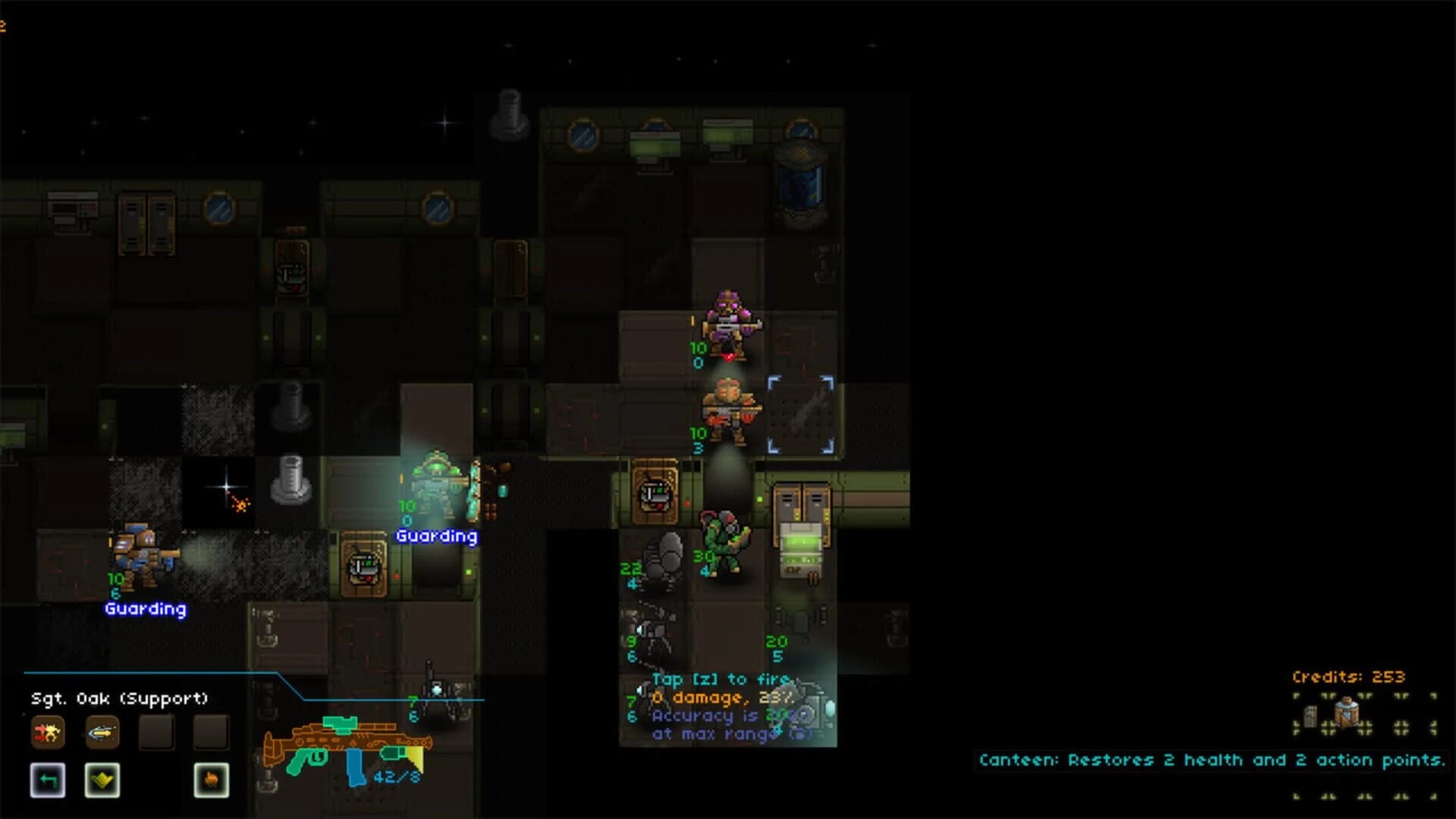Activate the torpedo ammo ability icon
Viewport: 1456px width, 819px height.
tap(103, 733)
